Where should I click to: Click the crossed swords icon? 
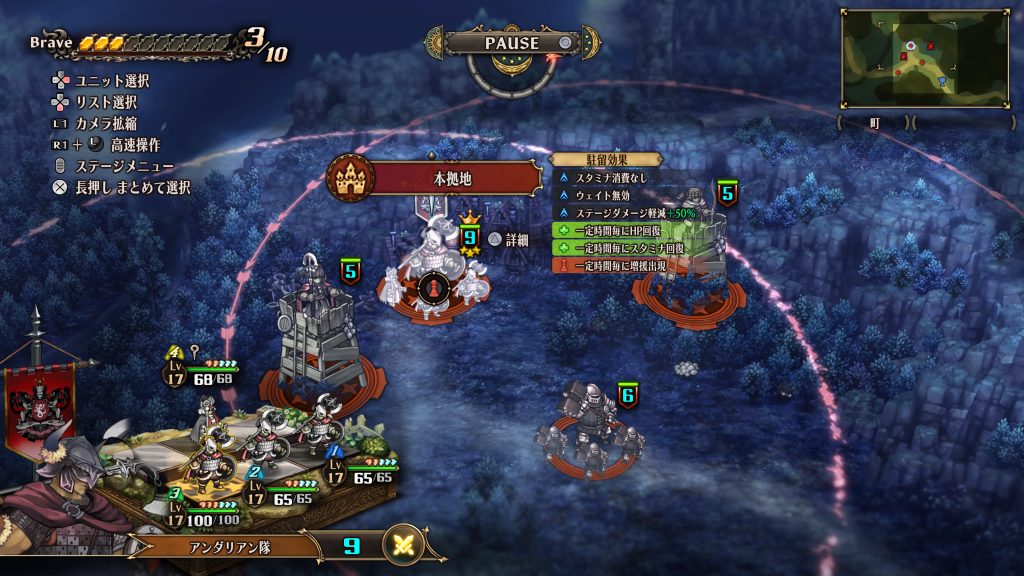(x=404, y=545)
